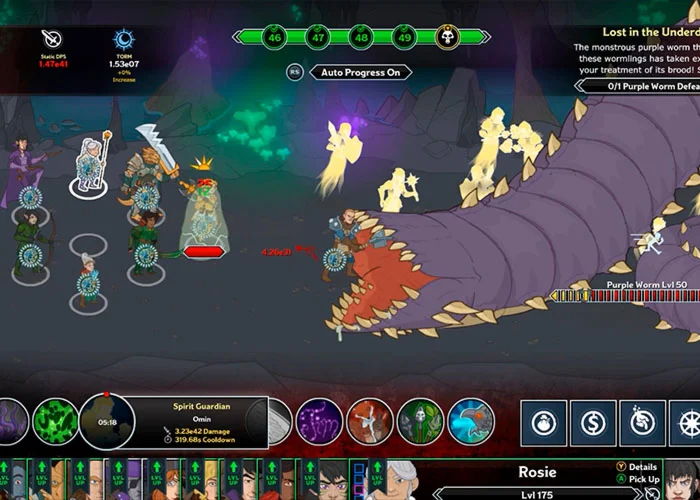Choose area 49 in the area tracker
The width and height of the screenshot is (700, 500).
tap(404, 37)
